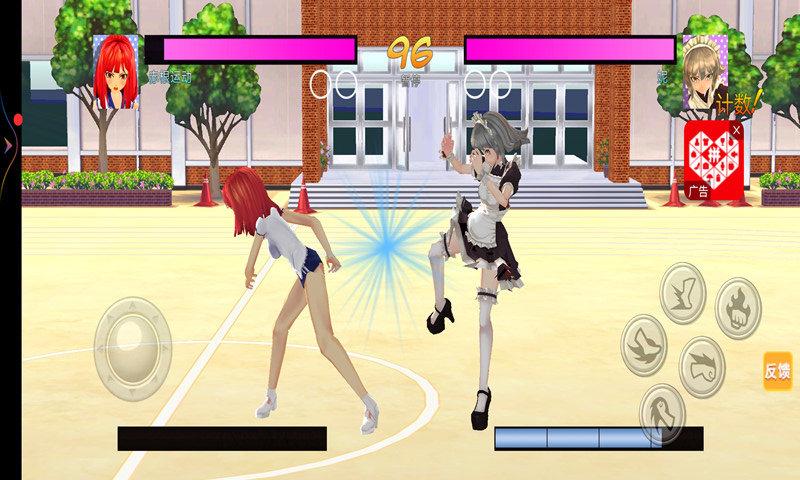
Task: Tap the winged boot kick button
Action: [684, 292]
